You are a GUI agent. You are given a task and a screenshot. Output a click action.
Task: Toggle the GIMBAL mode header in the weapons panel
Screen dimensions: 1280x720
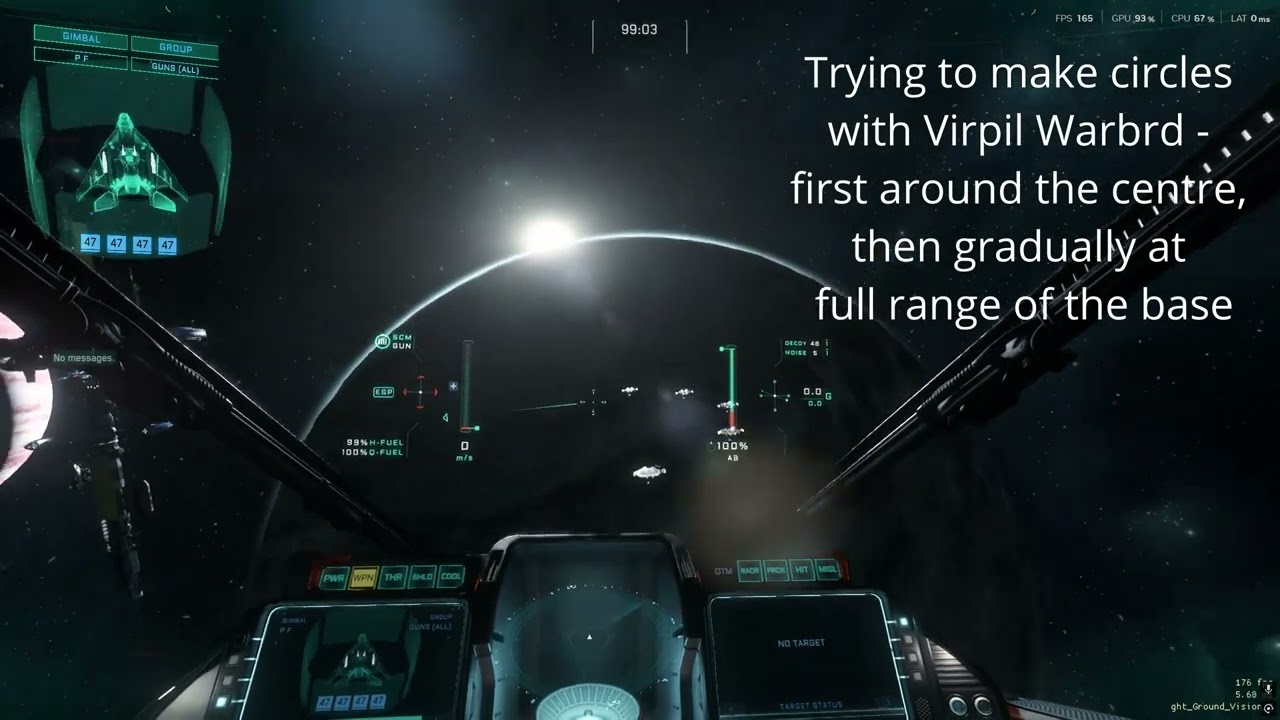point(80,36)
